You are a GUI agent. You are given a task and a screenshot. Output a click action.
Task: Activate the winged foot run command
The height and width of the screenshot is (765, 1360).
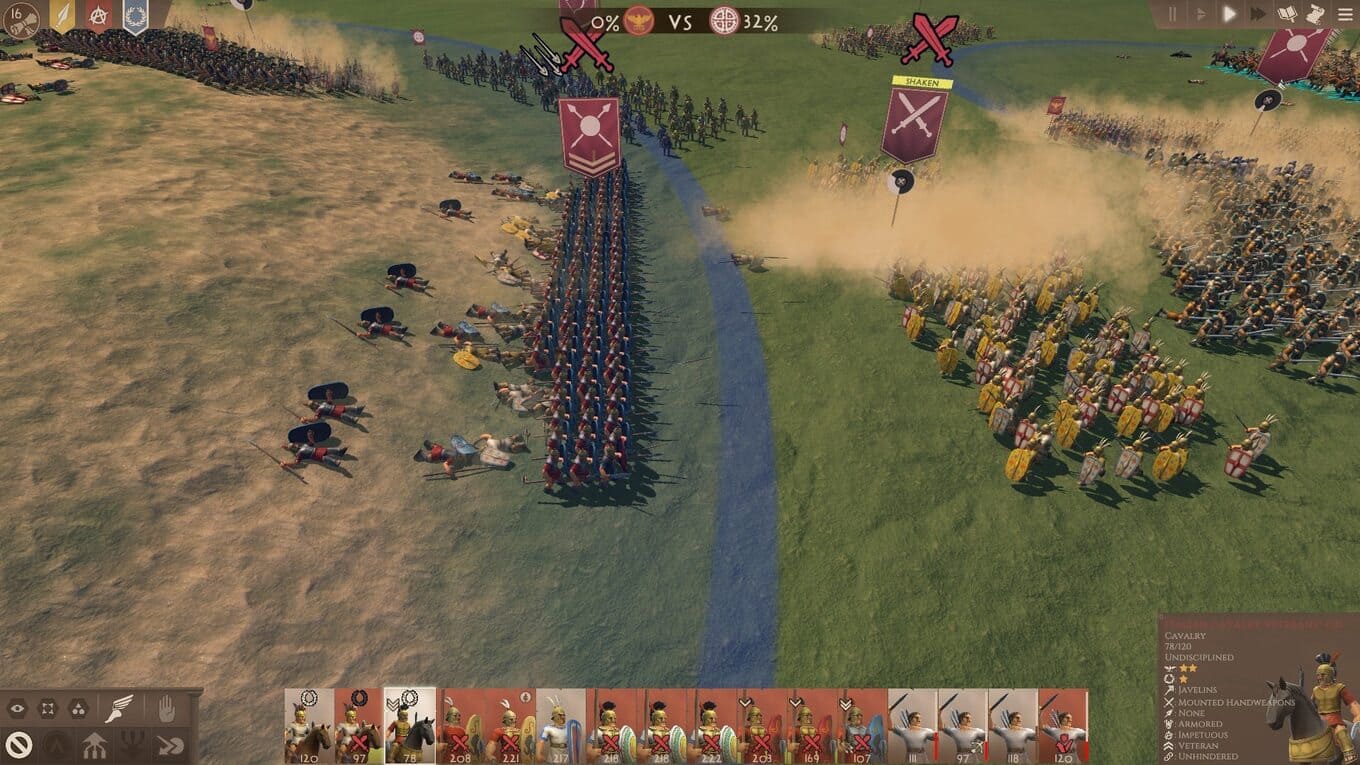[x=119, y=708]
